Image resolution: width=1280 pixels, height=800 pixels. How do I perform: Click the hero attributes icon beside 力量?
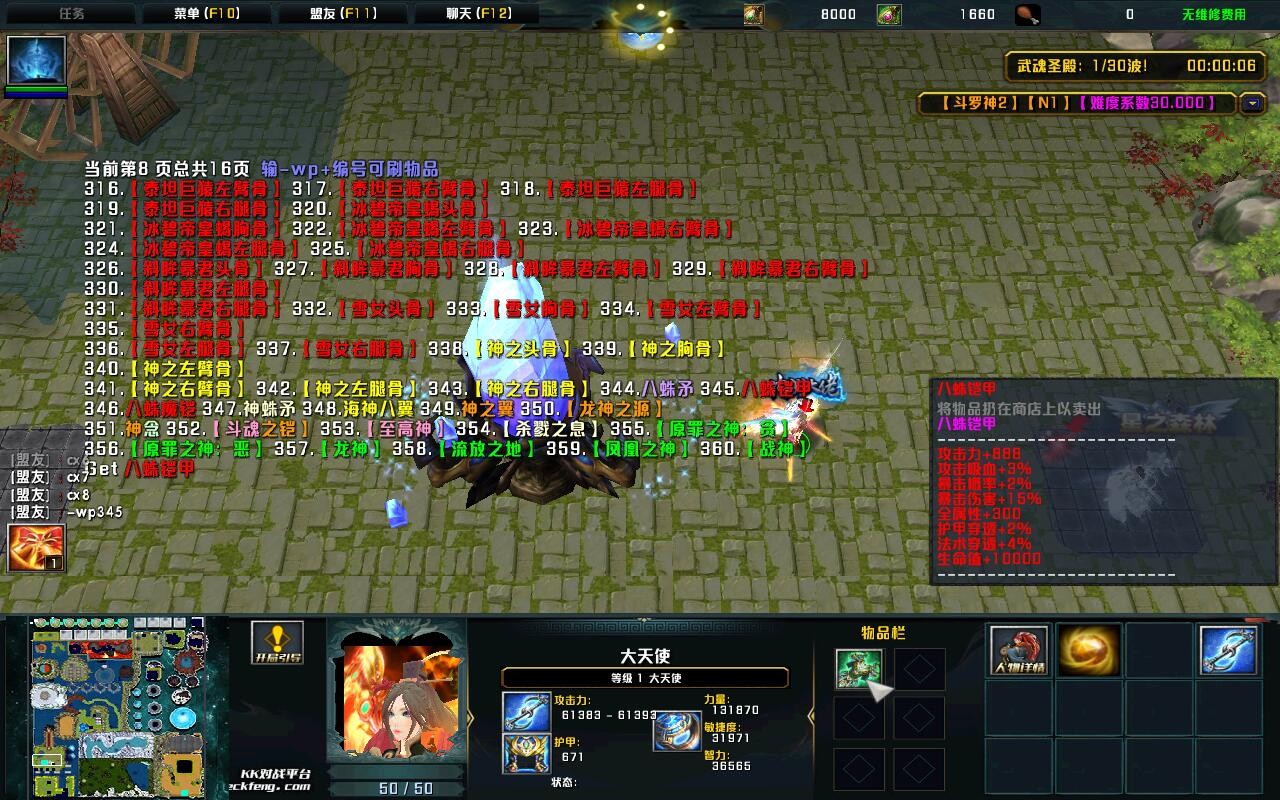pyautogui.click(x=677, y=731)
